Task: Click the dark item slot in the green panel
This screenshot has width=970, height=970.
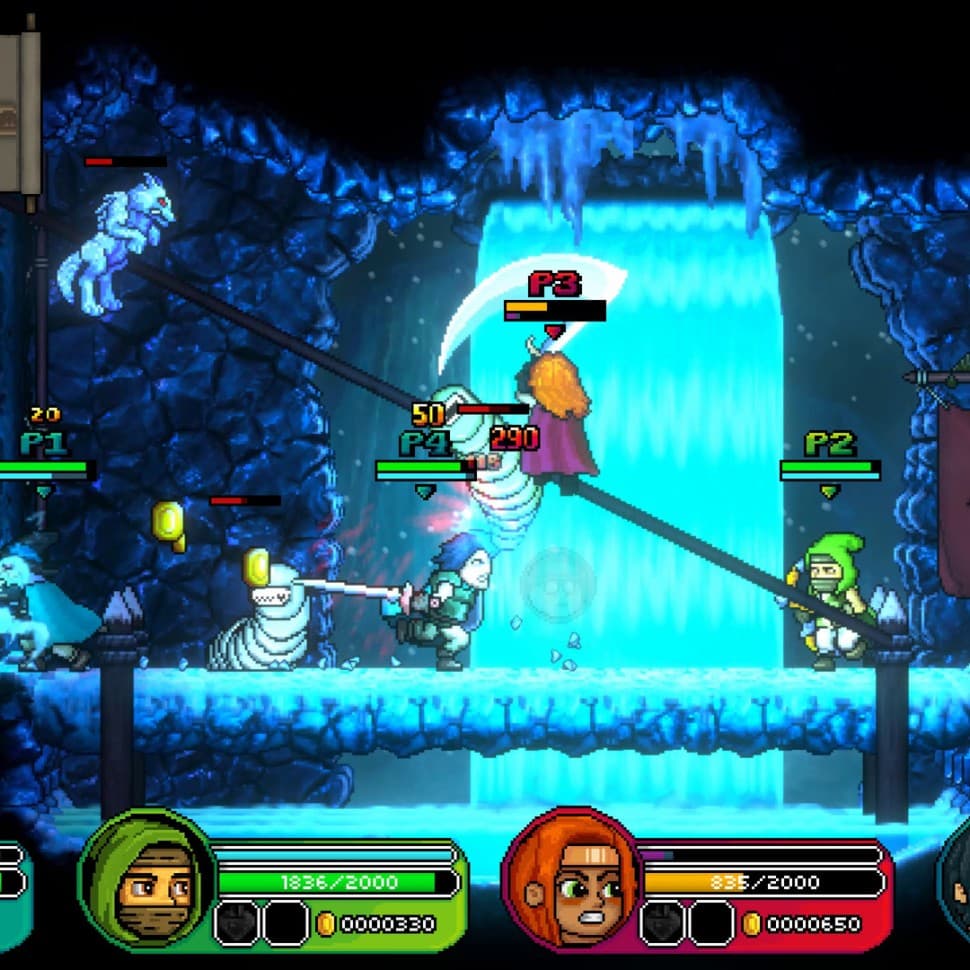Action: coord(236,922)
